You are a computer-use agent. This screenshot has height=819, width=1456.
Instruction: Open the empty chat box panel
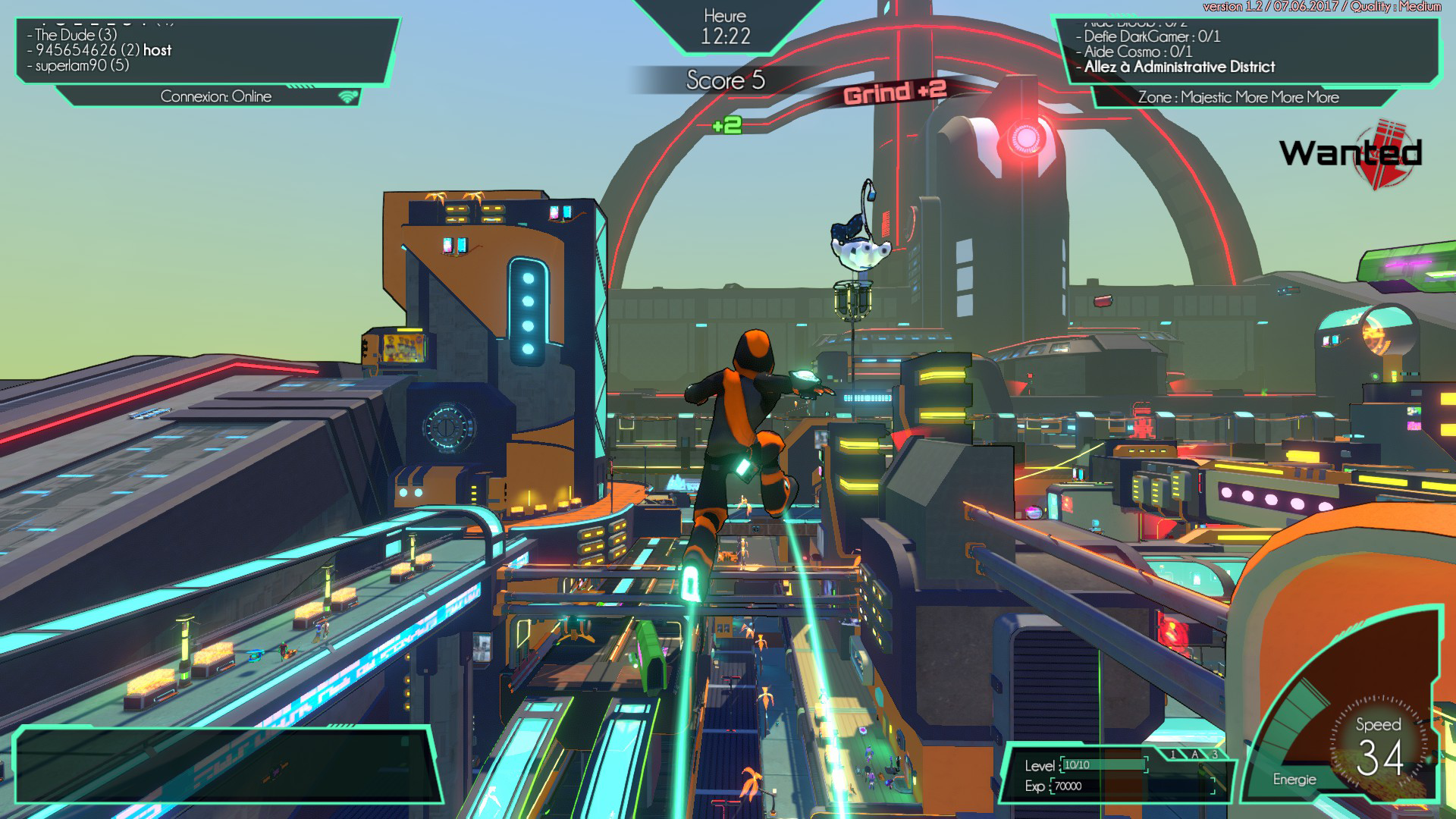pos(226,764)
